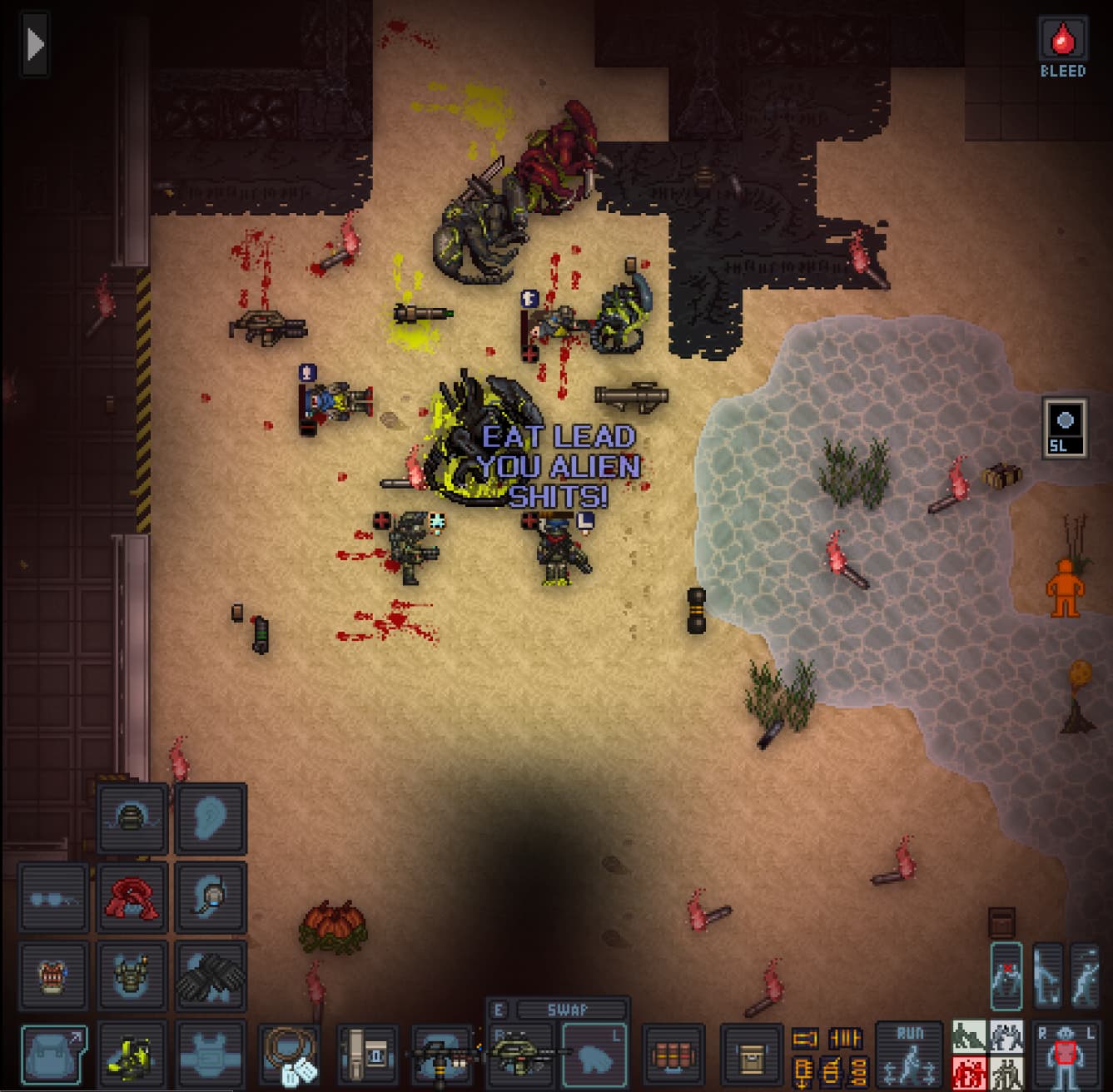Open the helmet equipment slot
The width and height of the screenshot is (1113, 1092).
pos(132,819)
